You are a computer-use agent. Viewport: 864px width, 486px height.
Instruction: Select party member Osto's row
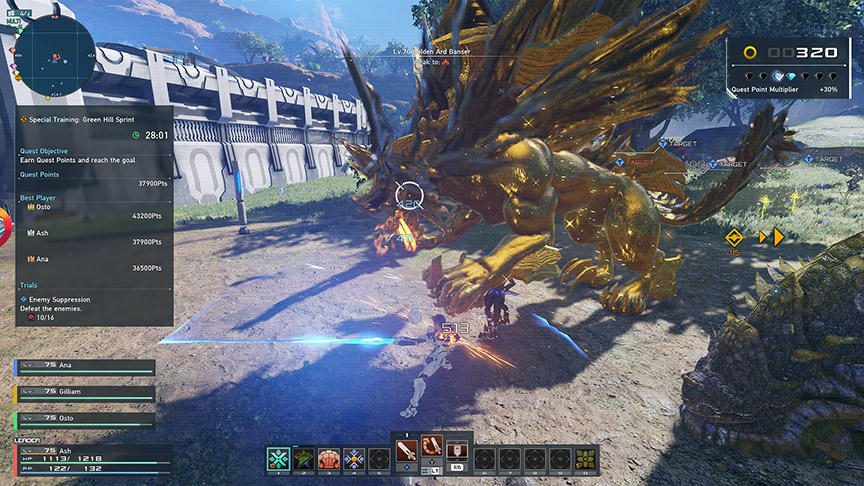click(86, 419)
